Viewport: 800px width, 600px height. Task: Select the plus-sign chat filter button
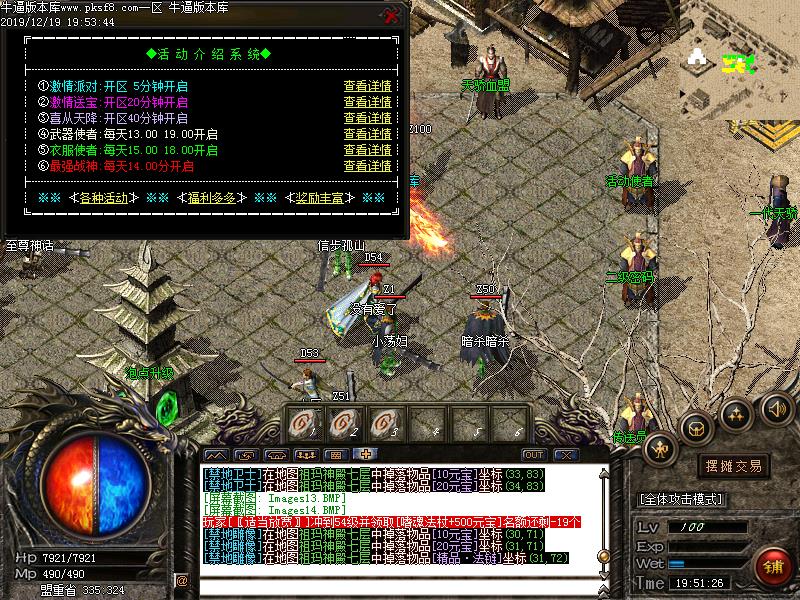pyautogui.click(x=366, y=455)
